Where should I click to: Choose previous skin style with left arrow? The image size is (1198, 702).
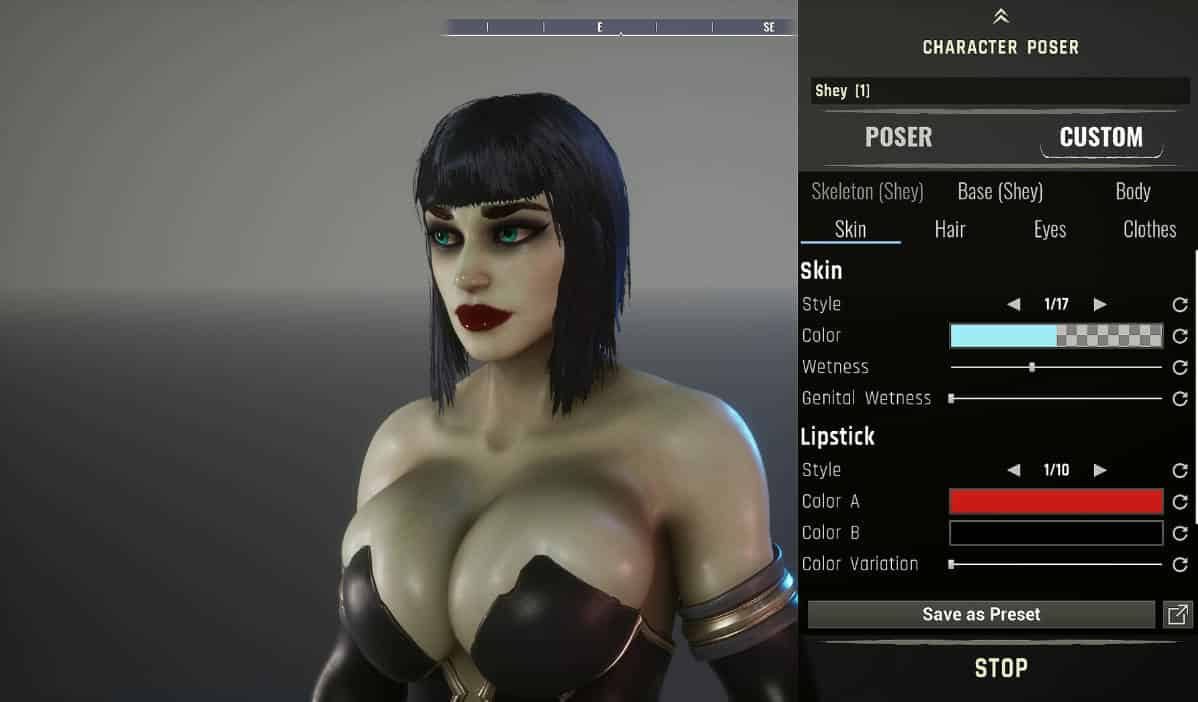click(1013, 304)
